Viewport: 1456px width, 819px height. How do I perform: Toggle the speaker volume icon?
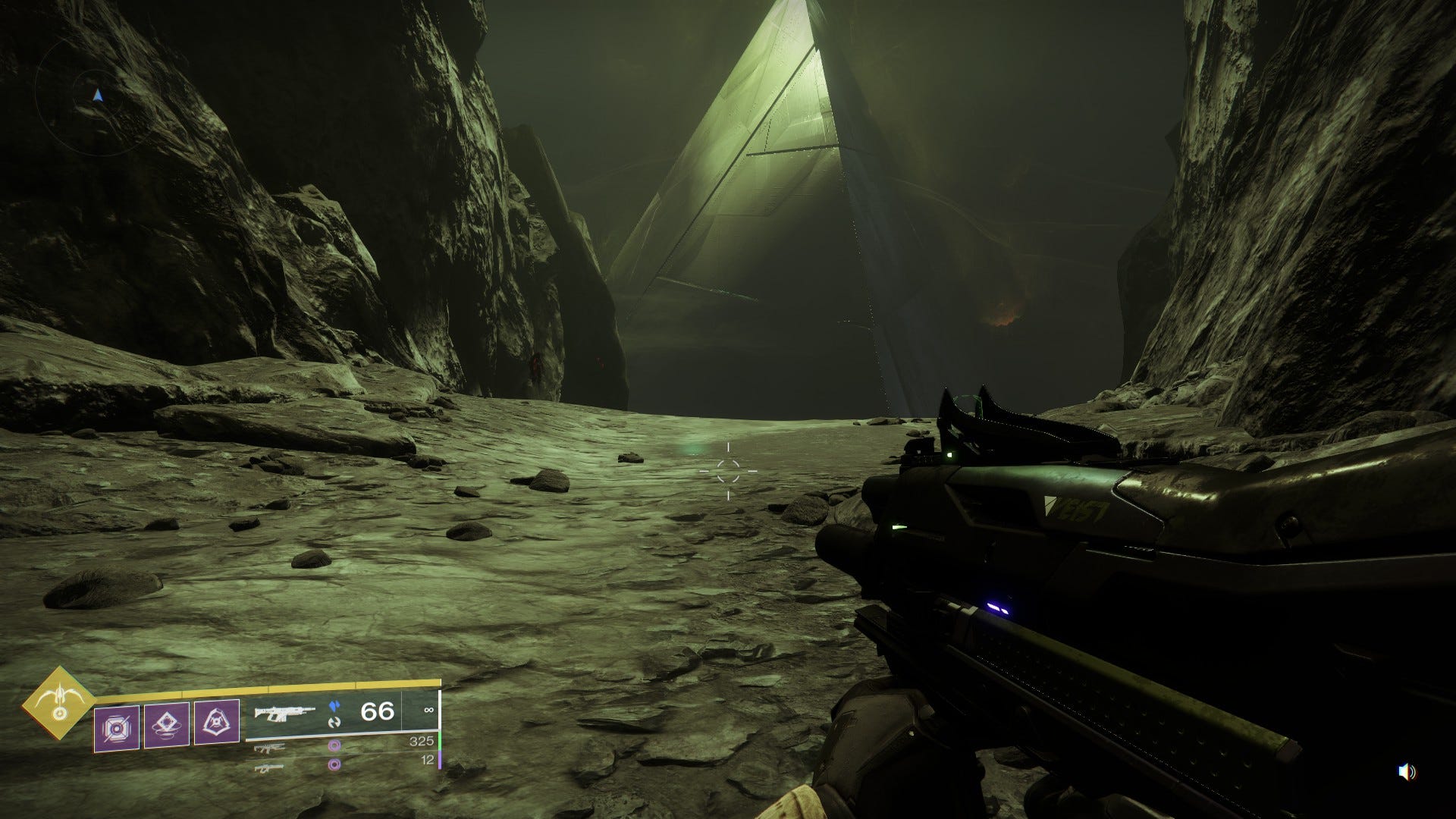pyautogui.click(x=1407, y=772)
